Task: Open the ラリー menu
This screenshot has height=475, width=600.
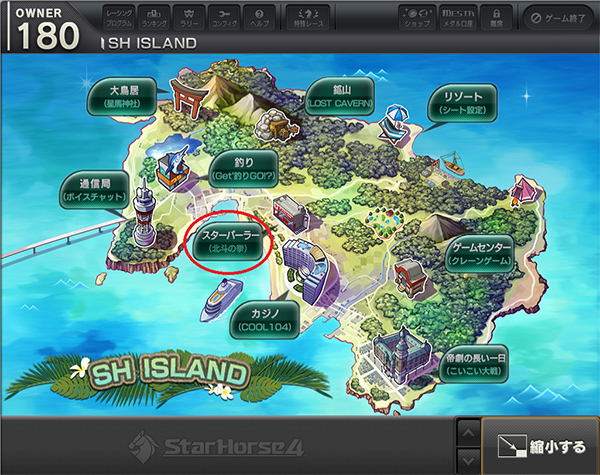Action: click(189, 17)
